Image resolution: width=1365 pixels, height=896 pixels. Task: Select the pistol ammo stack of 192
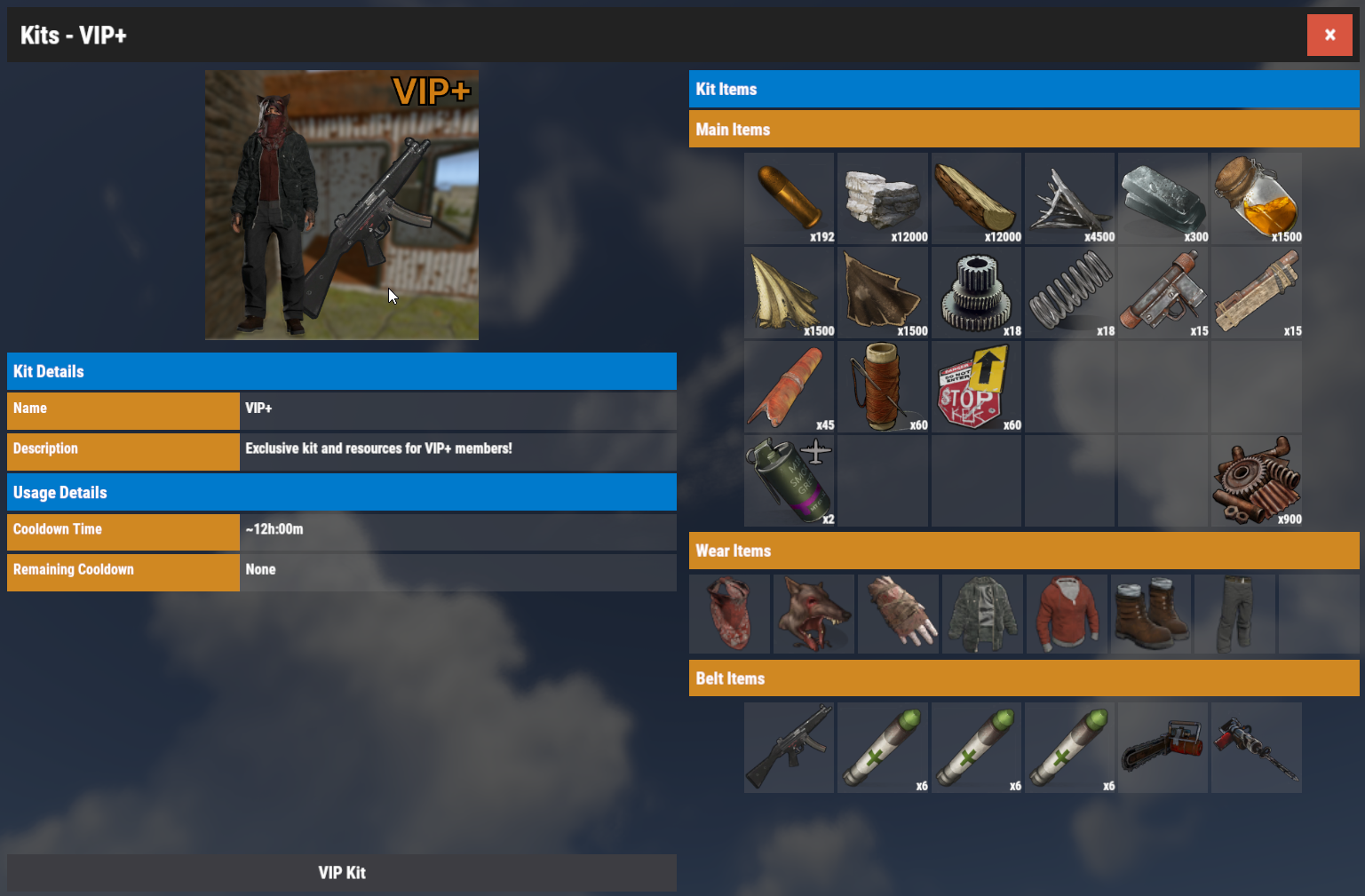(x=789, y=198)
